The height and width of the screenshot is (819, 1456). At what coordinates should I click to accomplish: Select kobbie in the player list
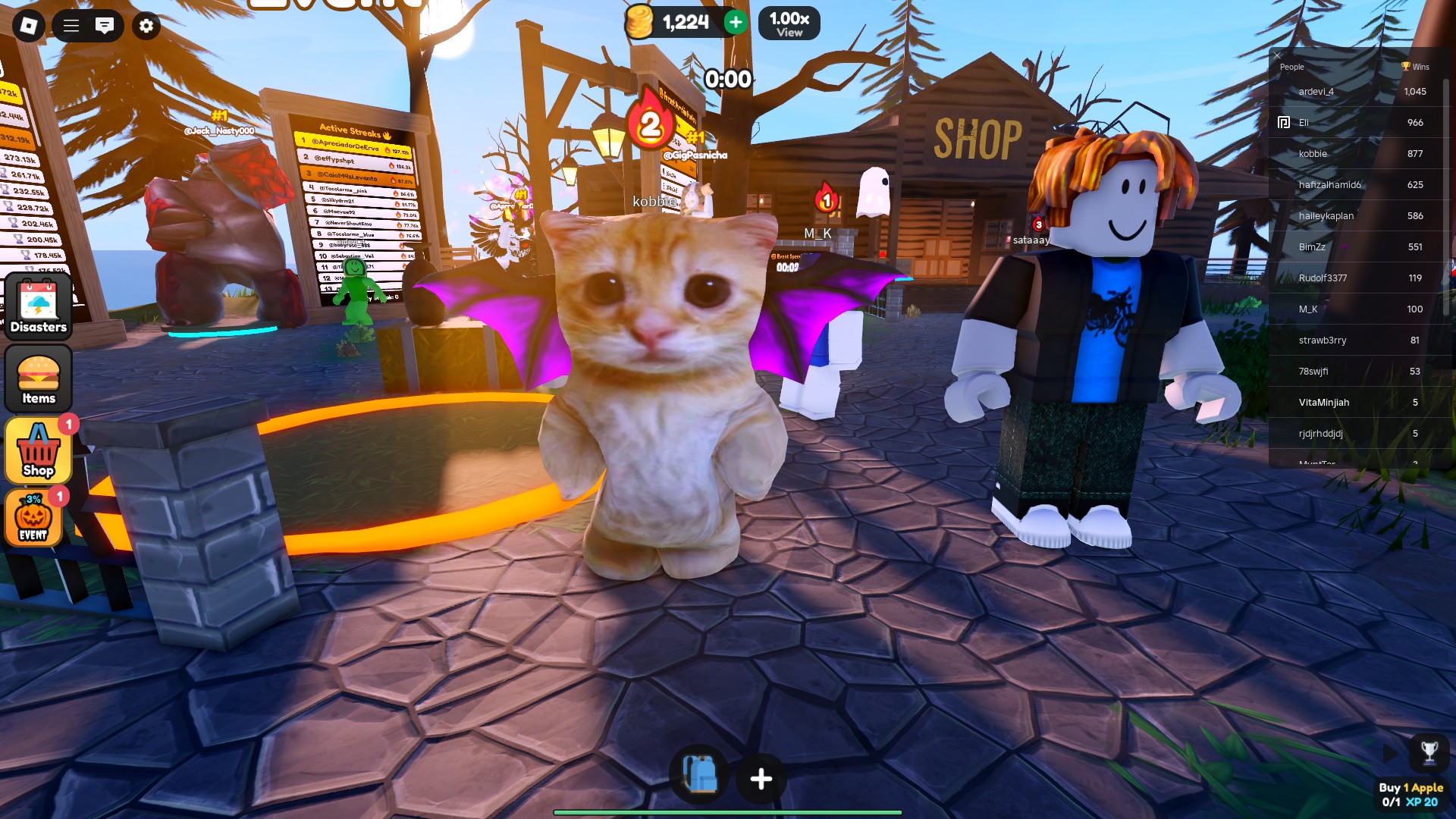(1313, 153)
